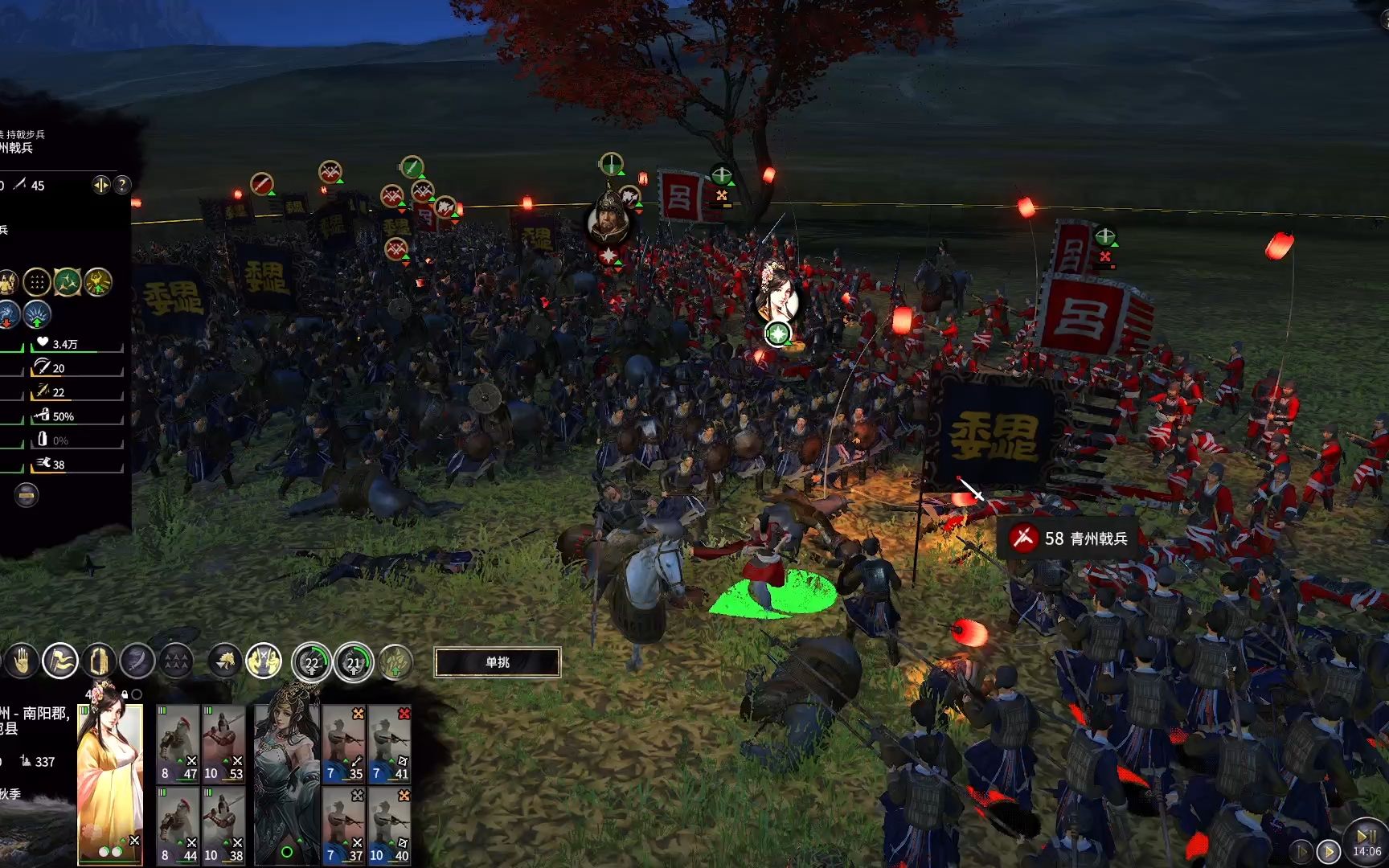Select the infantry unit card with 53 men

coord(223,745)
